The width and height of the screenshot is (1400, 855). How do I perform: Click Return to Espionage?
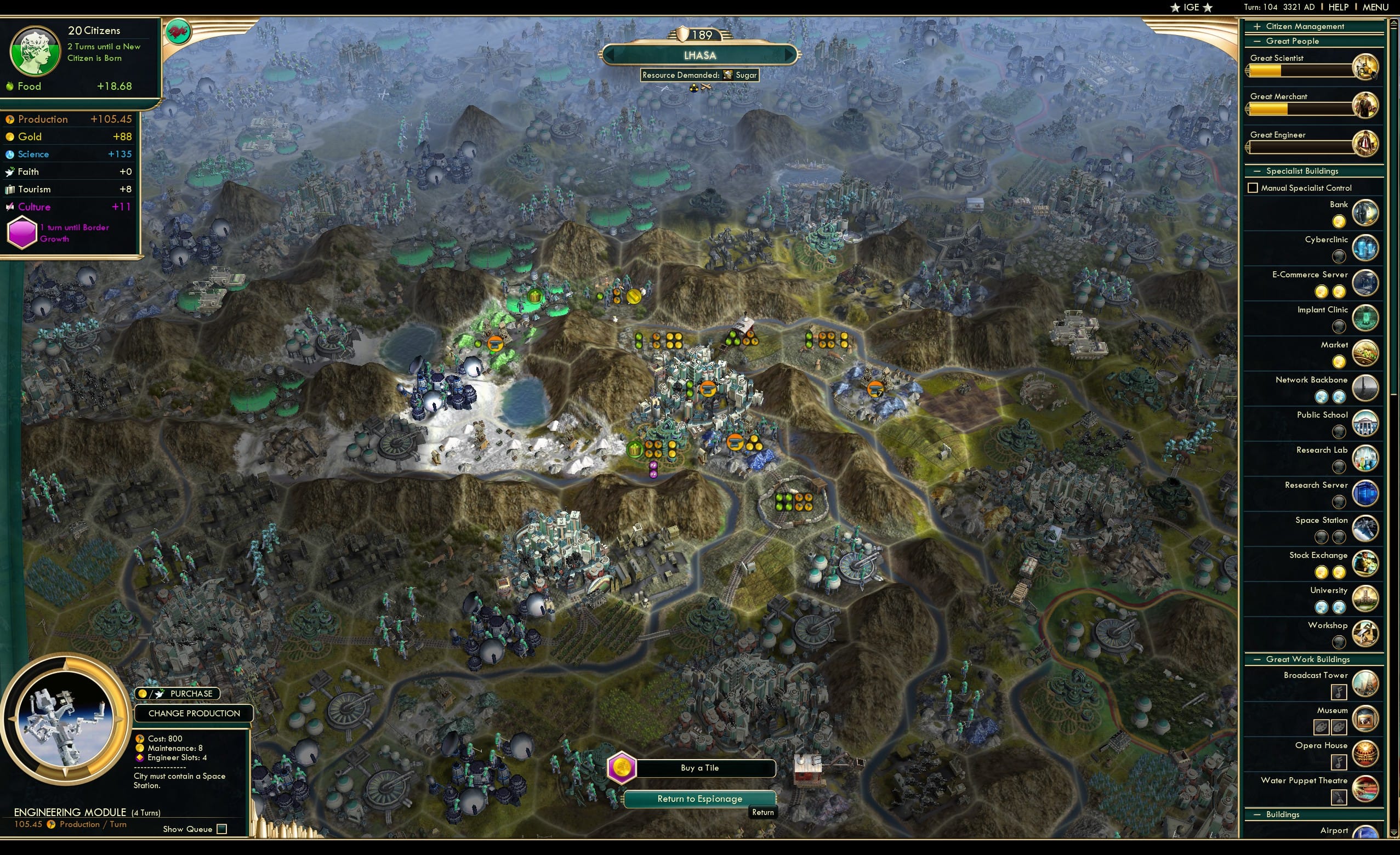699,798
